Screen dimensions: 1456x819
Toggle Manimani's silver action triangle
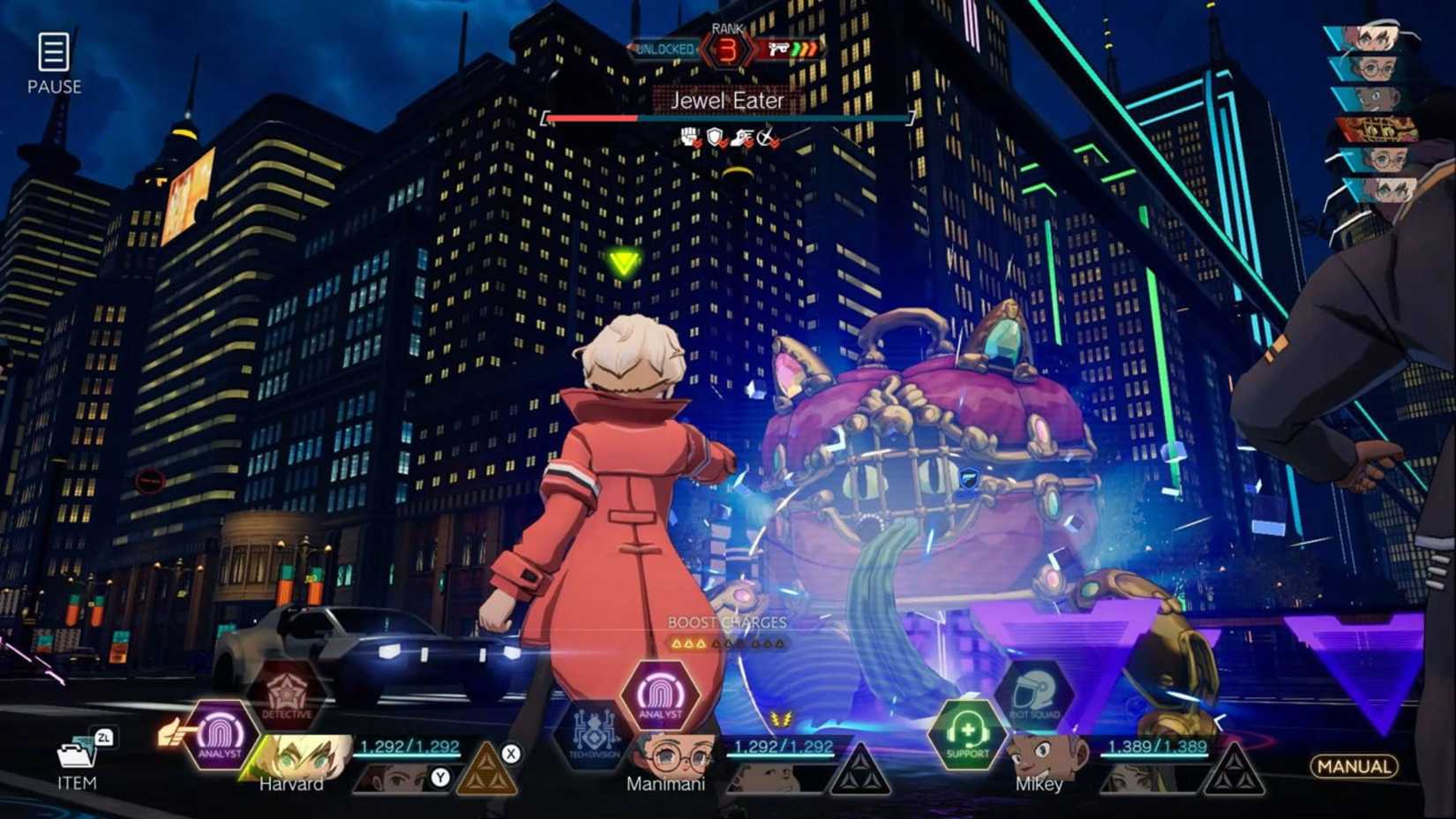point(860,767)
